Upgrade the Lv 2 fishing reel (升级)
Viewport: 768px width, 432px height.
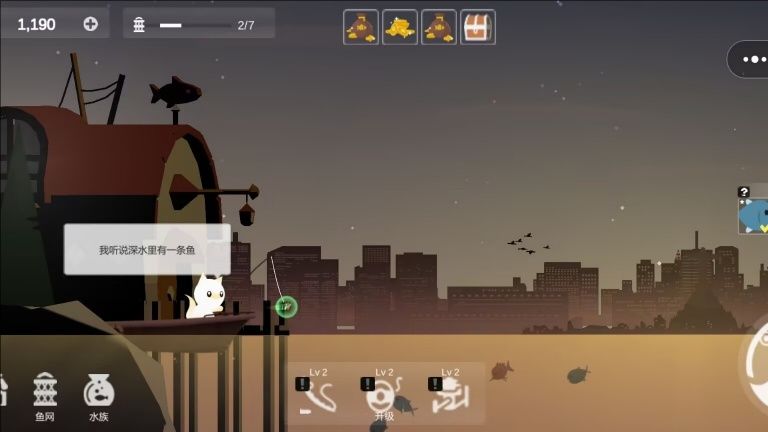(384, 394)
